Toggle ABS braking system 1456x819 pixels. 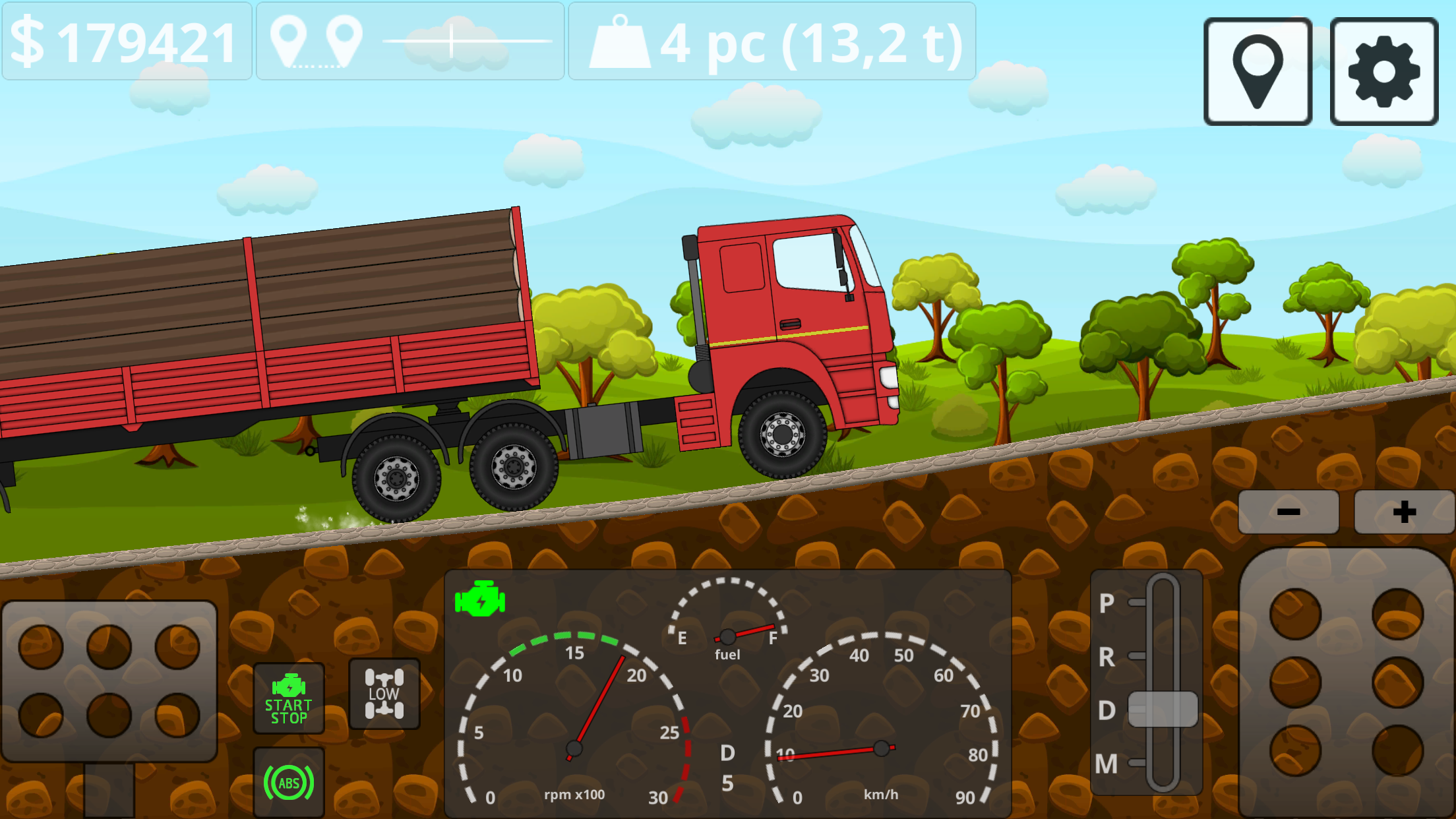[288, 782]
